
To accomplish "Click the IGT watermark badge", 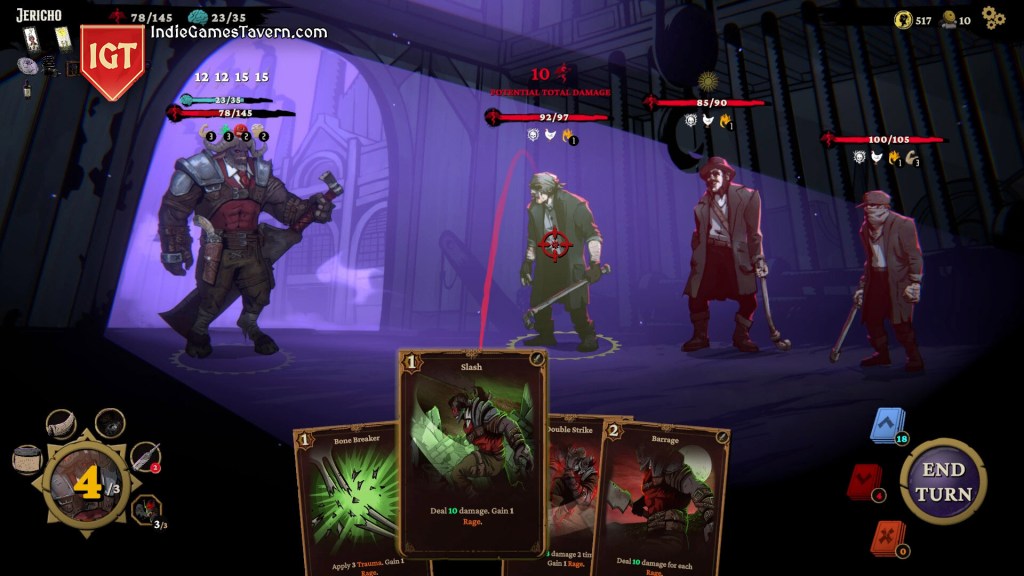I will pos(111,60).
